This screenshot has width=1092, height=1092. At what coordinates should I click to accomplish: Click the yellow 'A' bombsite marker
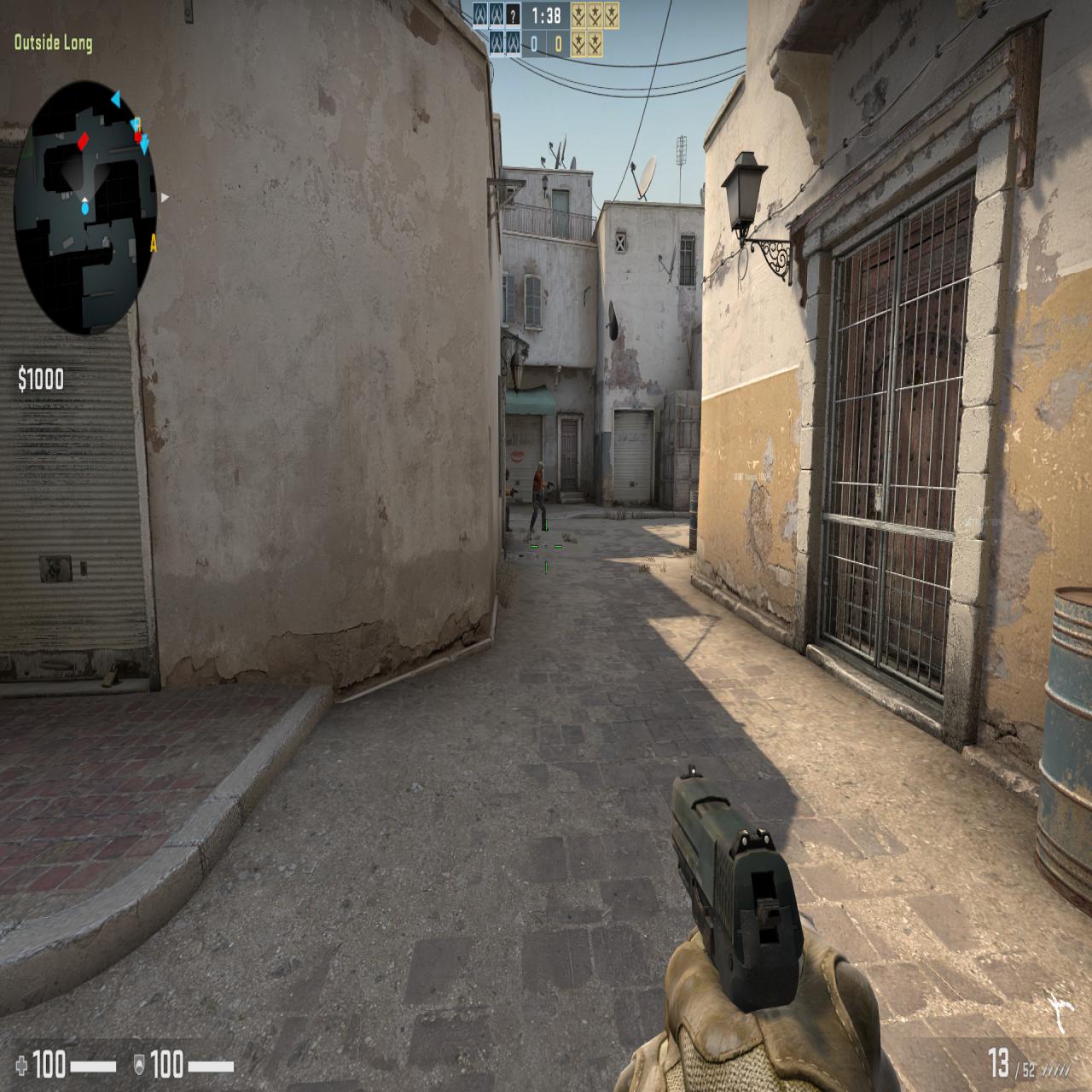(154, 244)
